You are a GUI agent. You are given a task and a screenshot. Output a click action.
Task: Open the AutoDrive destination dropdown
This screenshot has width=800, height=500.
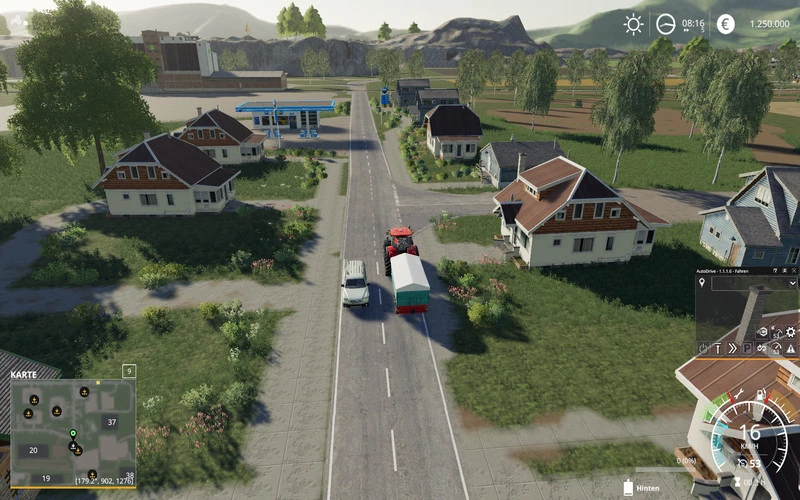[x=793, y=284]
